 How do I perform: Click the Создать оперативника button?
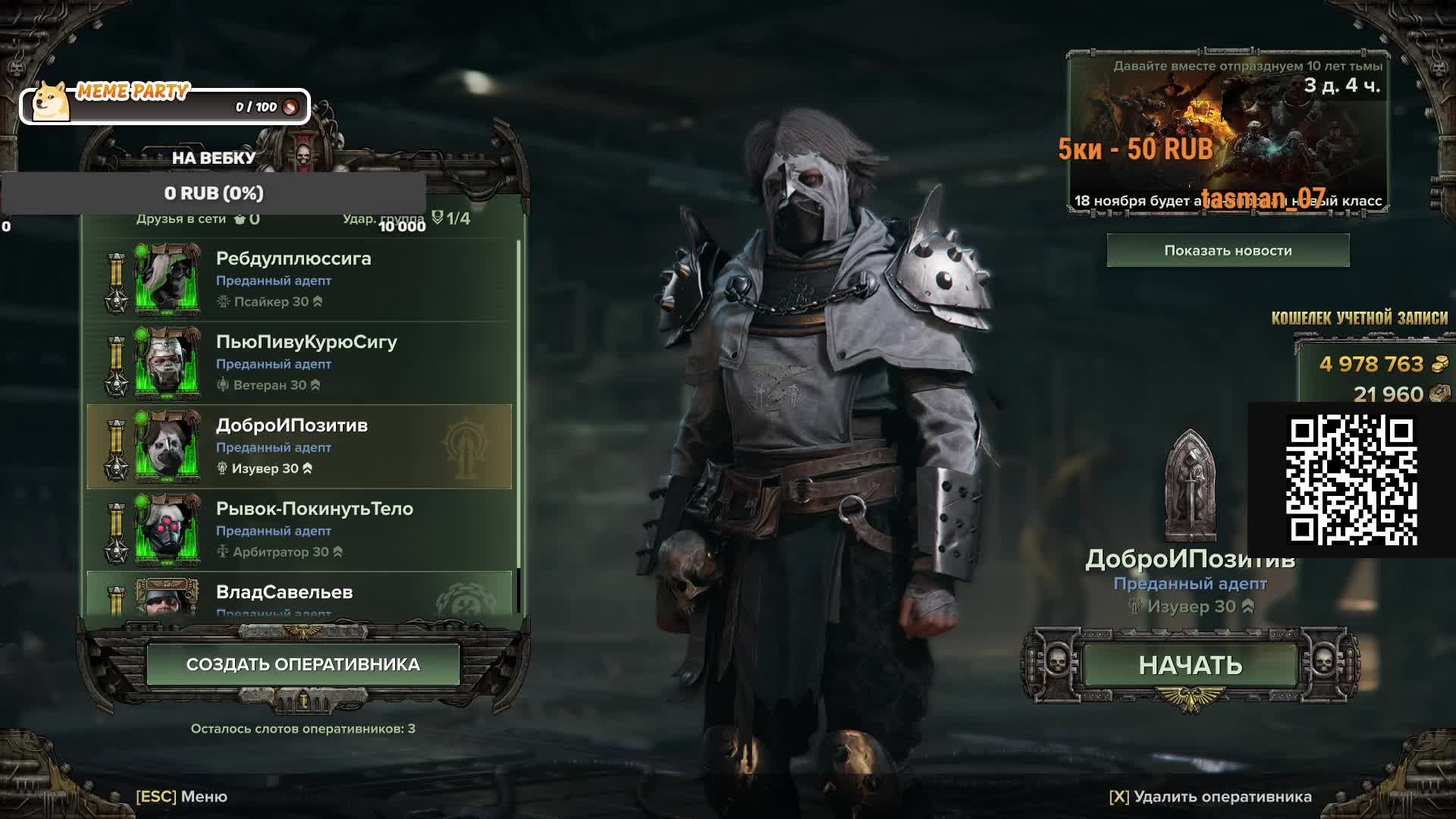303,664
